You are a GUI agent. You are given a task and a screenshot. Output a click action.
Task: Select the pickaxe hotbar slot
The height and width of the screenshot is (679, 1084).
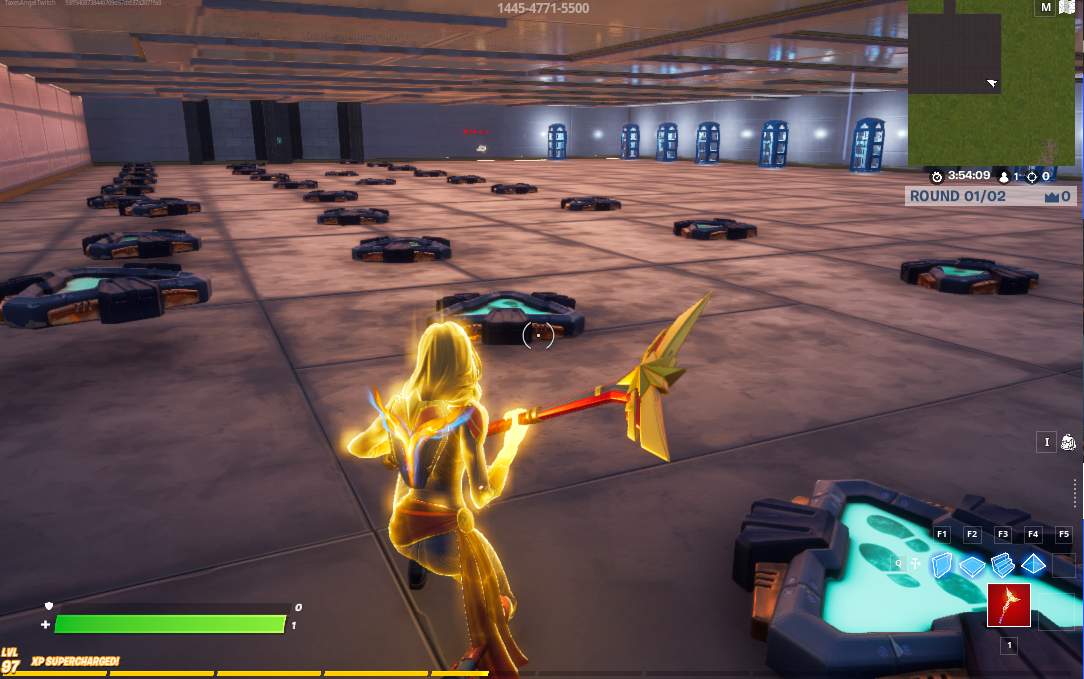(x=1008, y=605)
